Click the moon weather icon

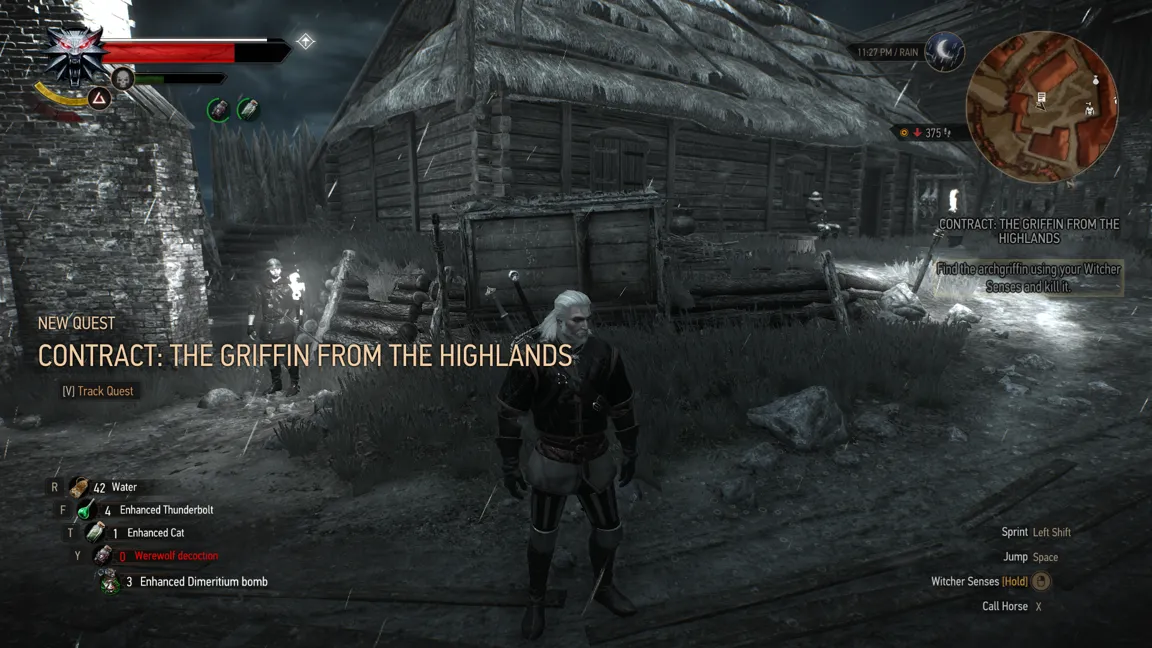click(x=944, y=52)
